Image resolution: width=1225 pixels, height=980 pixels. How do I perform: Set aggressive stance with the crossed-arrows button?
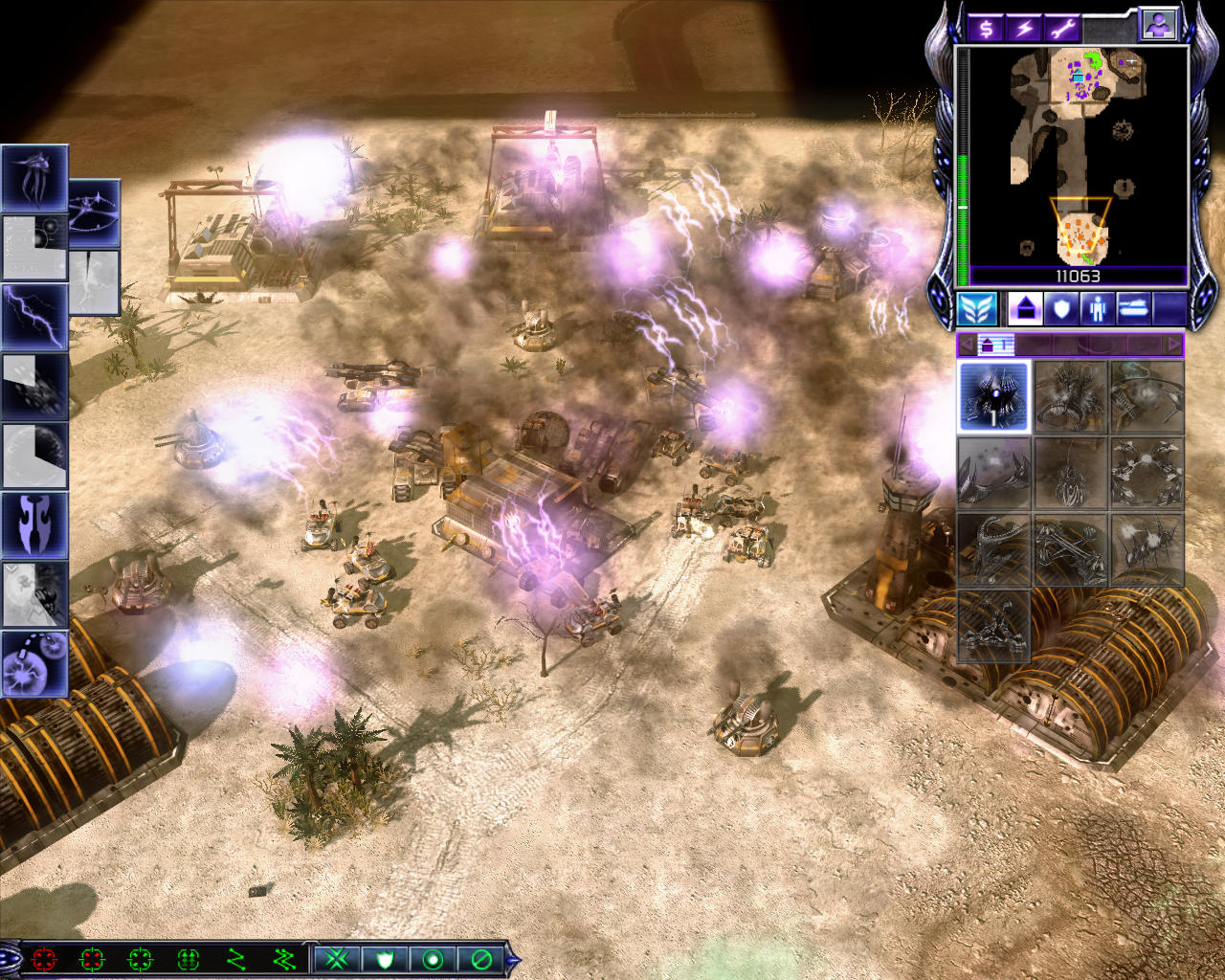tap(336, 958)
